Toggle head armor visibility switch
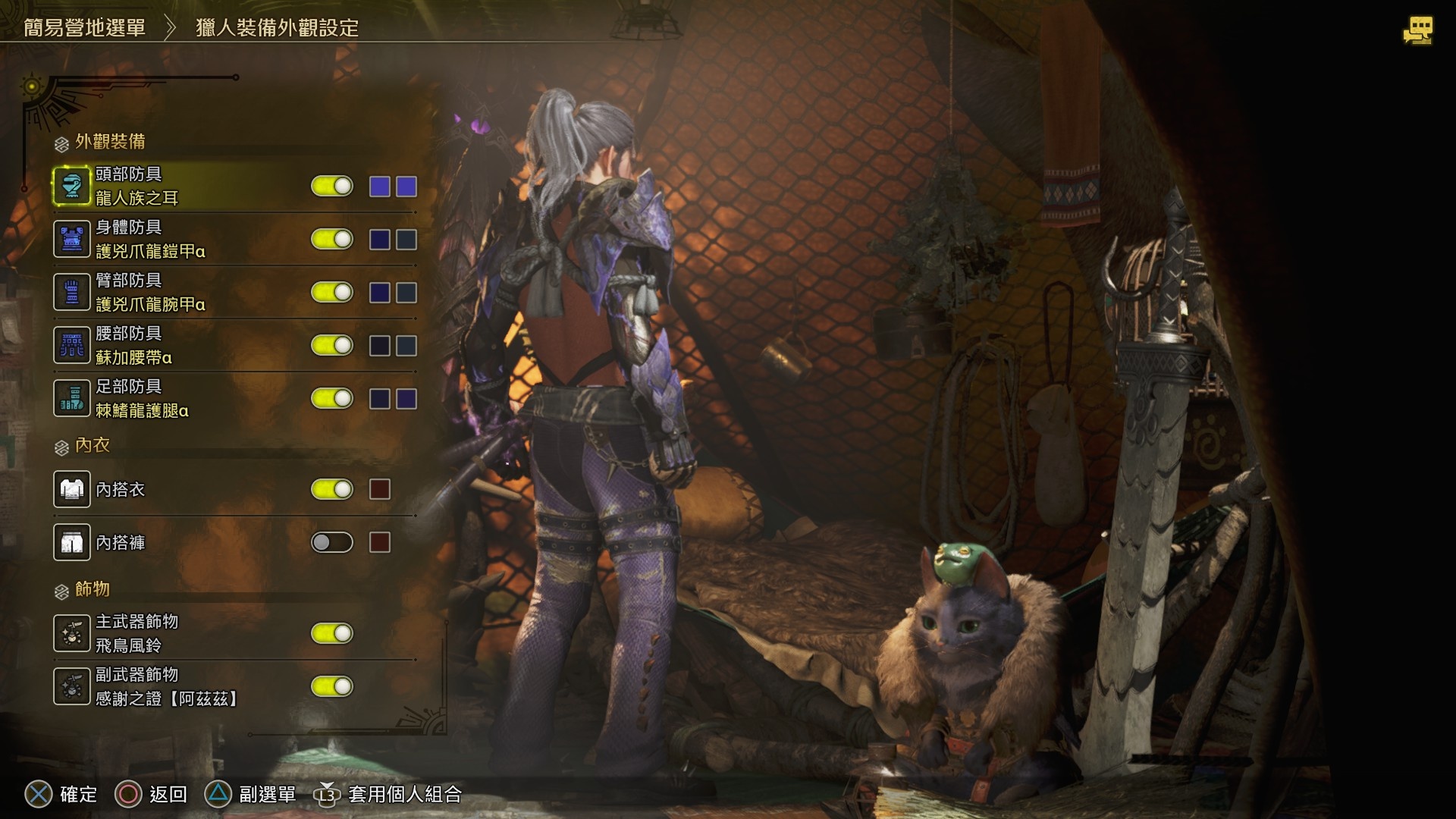The height and width of the screenshot is (819, 1456). pos(332,187)
